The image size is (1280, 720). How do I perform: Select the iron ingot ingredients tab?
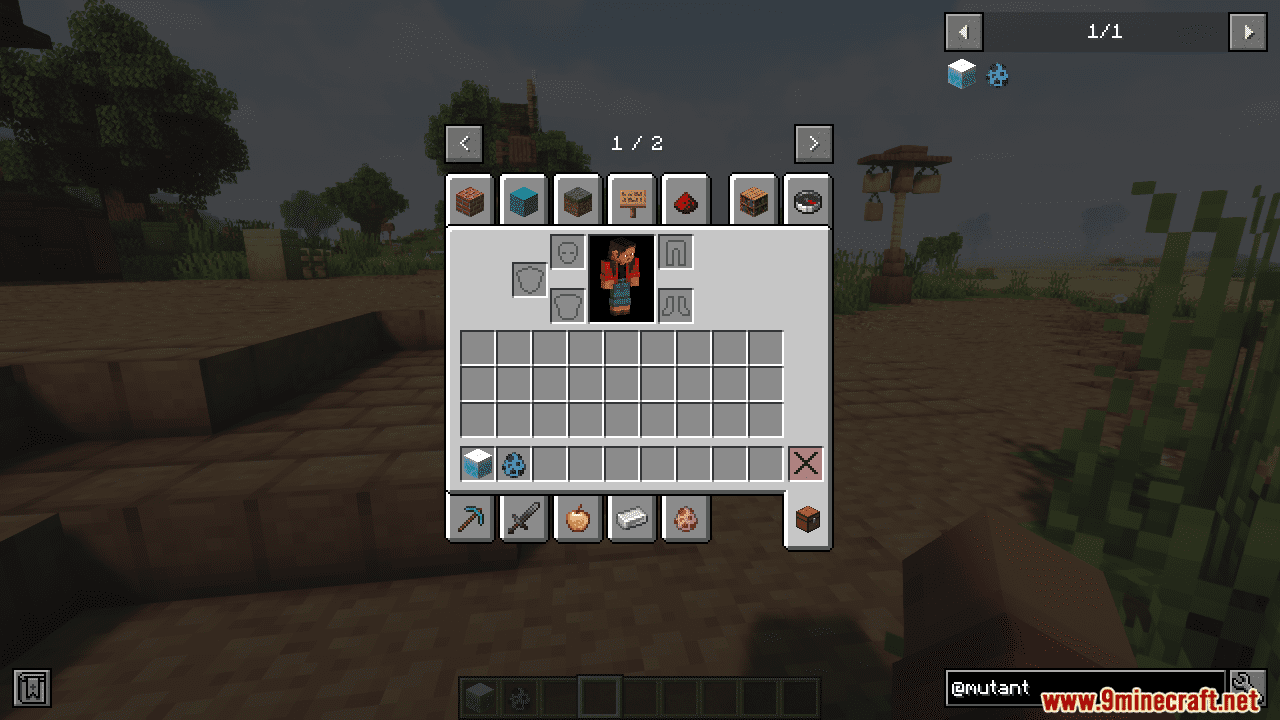point(631,518)
